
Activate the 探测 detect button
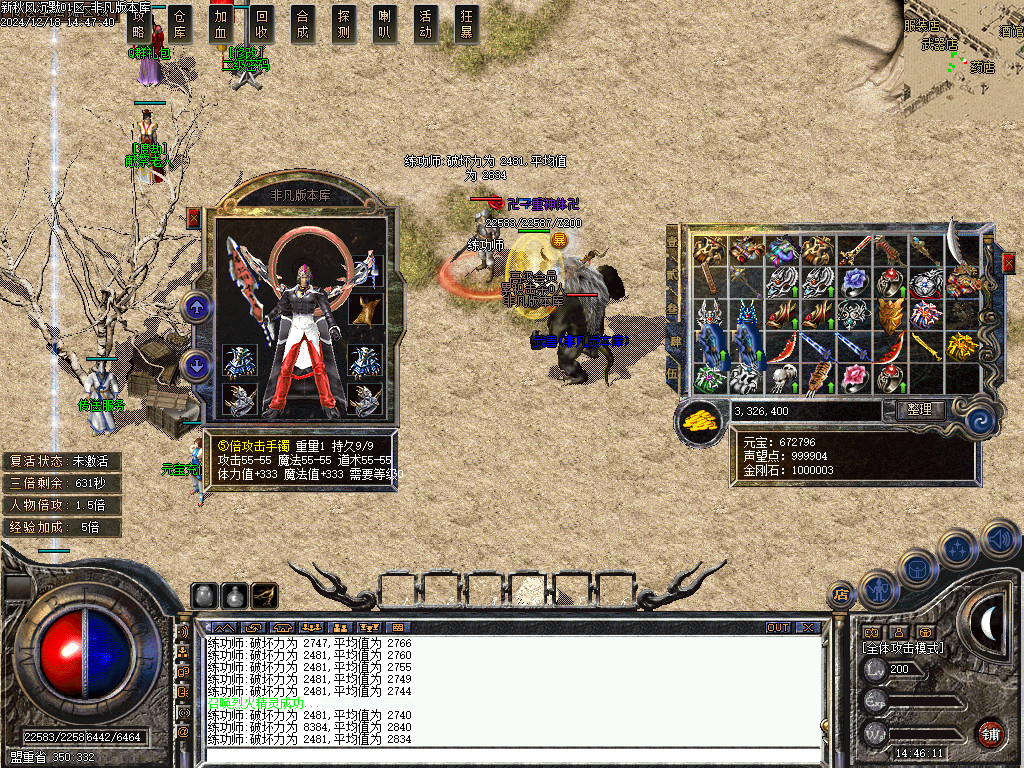[x=344, y=23]
